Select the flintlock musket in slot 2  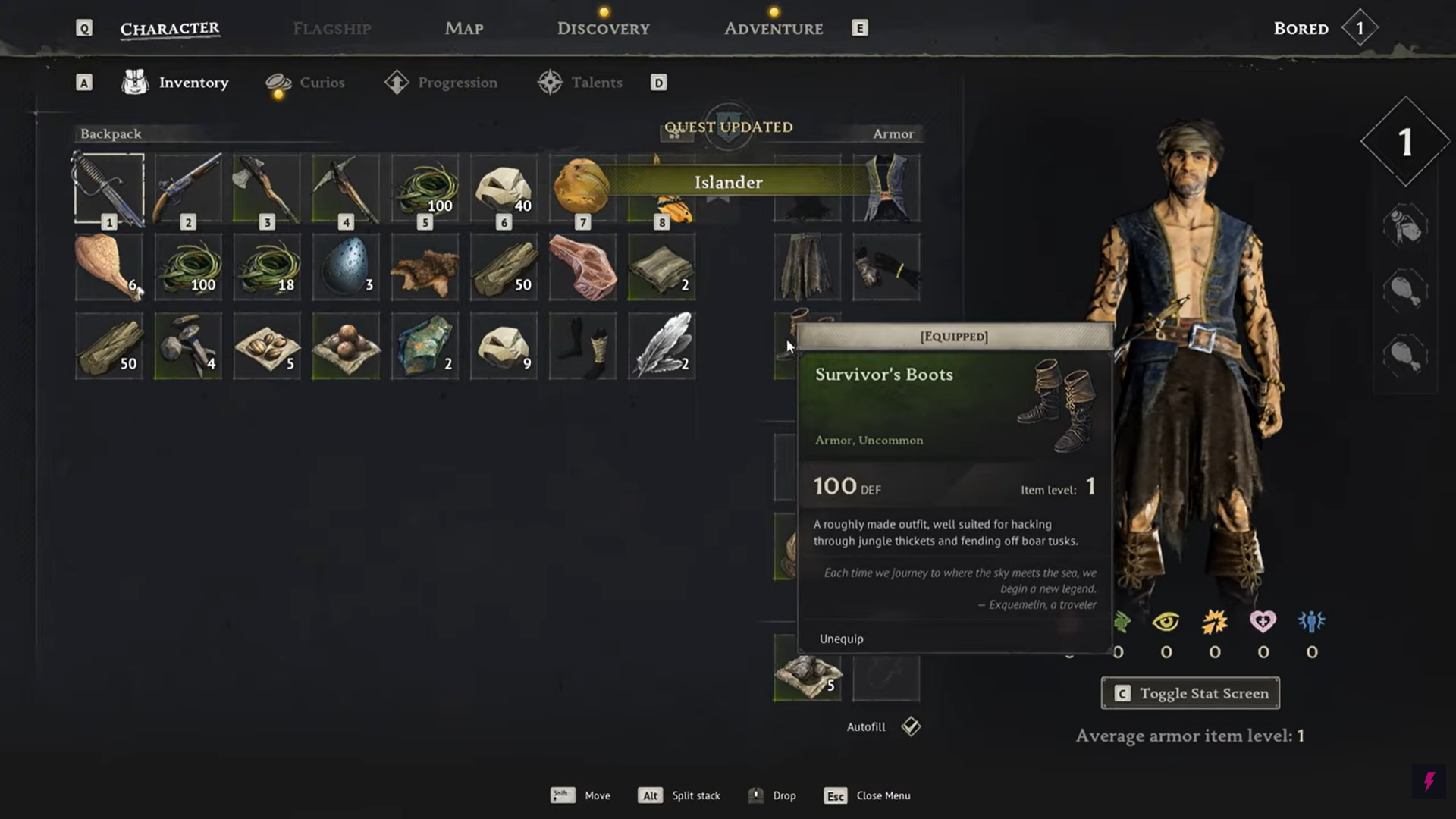pos(188,189)
